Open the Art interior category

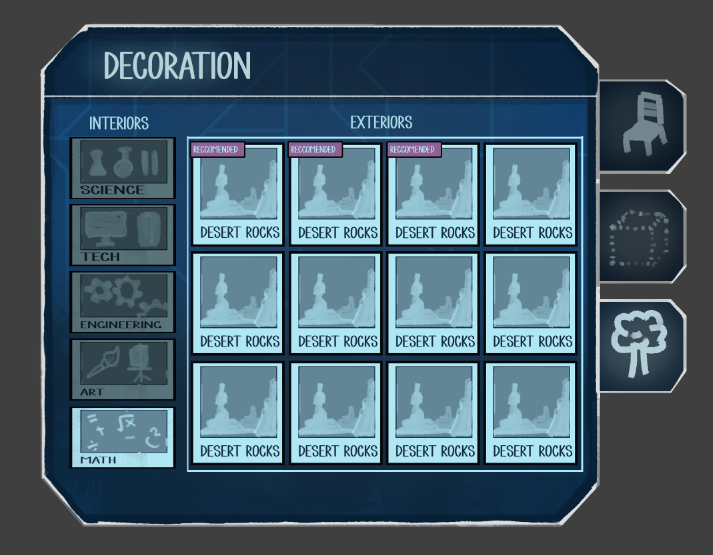tap(122, 369)
